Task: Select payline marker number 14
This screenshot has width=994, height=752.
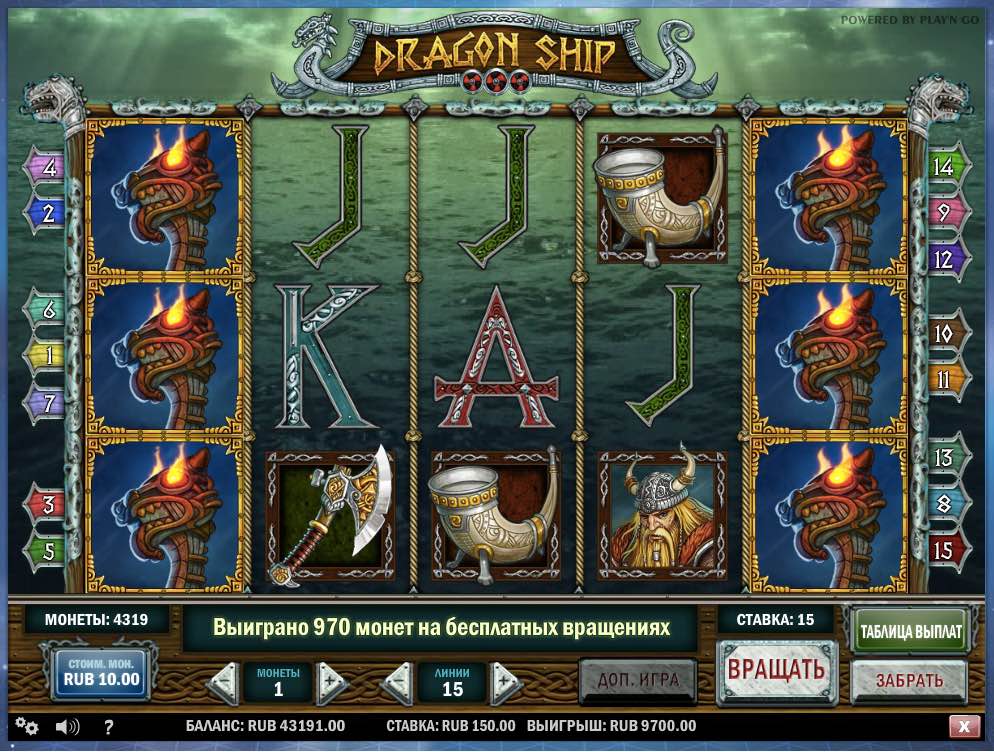Action: pyautogui.click(x=944, y=166)
